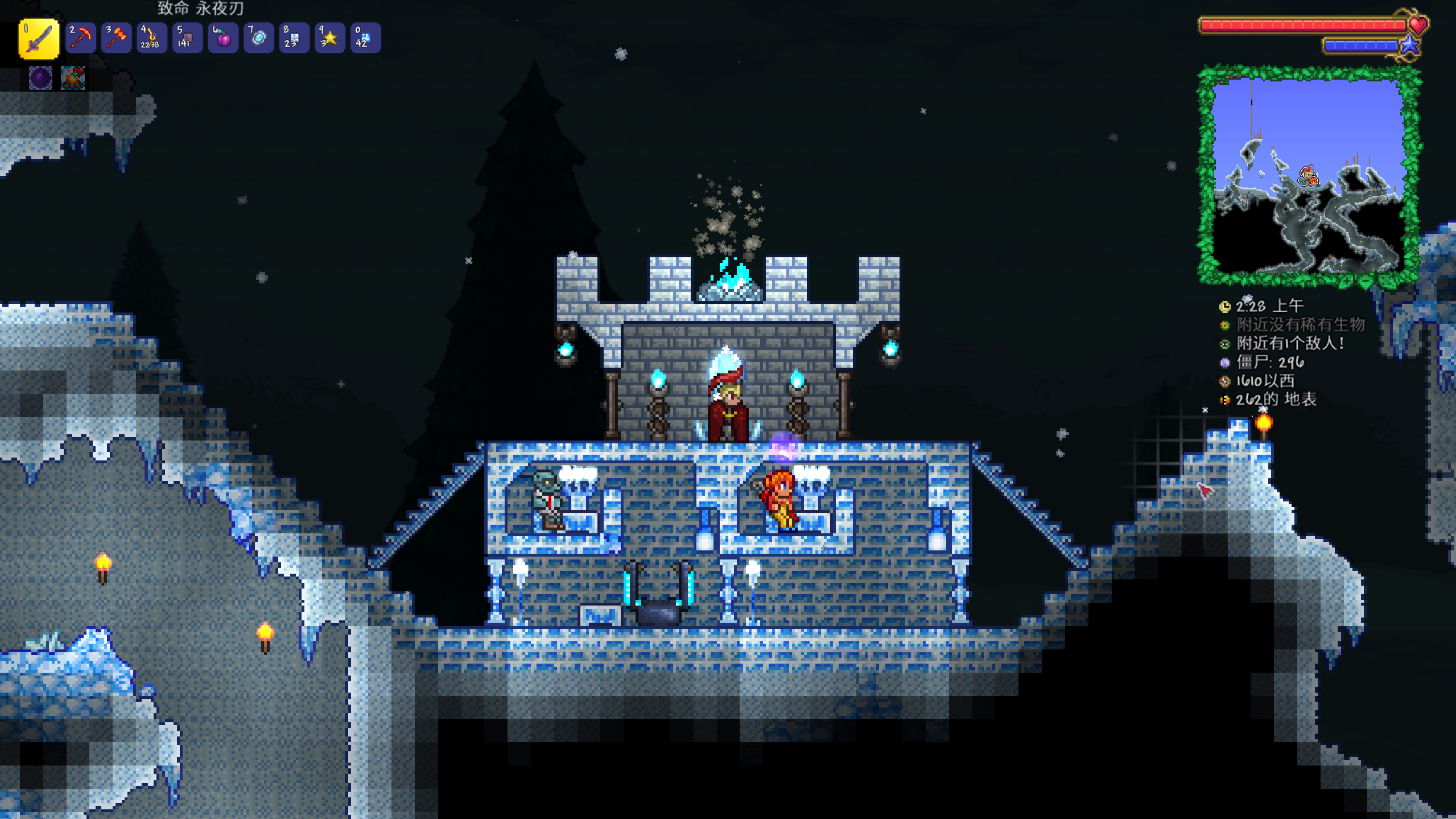Viewport: 1456px width, 819px height.
Task: Click the Shadow Orb buff icon
Action: click(40, 78)
